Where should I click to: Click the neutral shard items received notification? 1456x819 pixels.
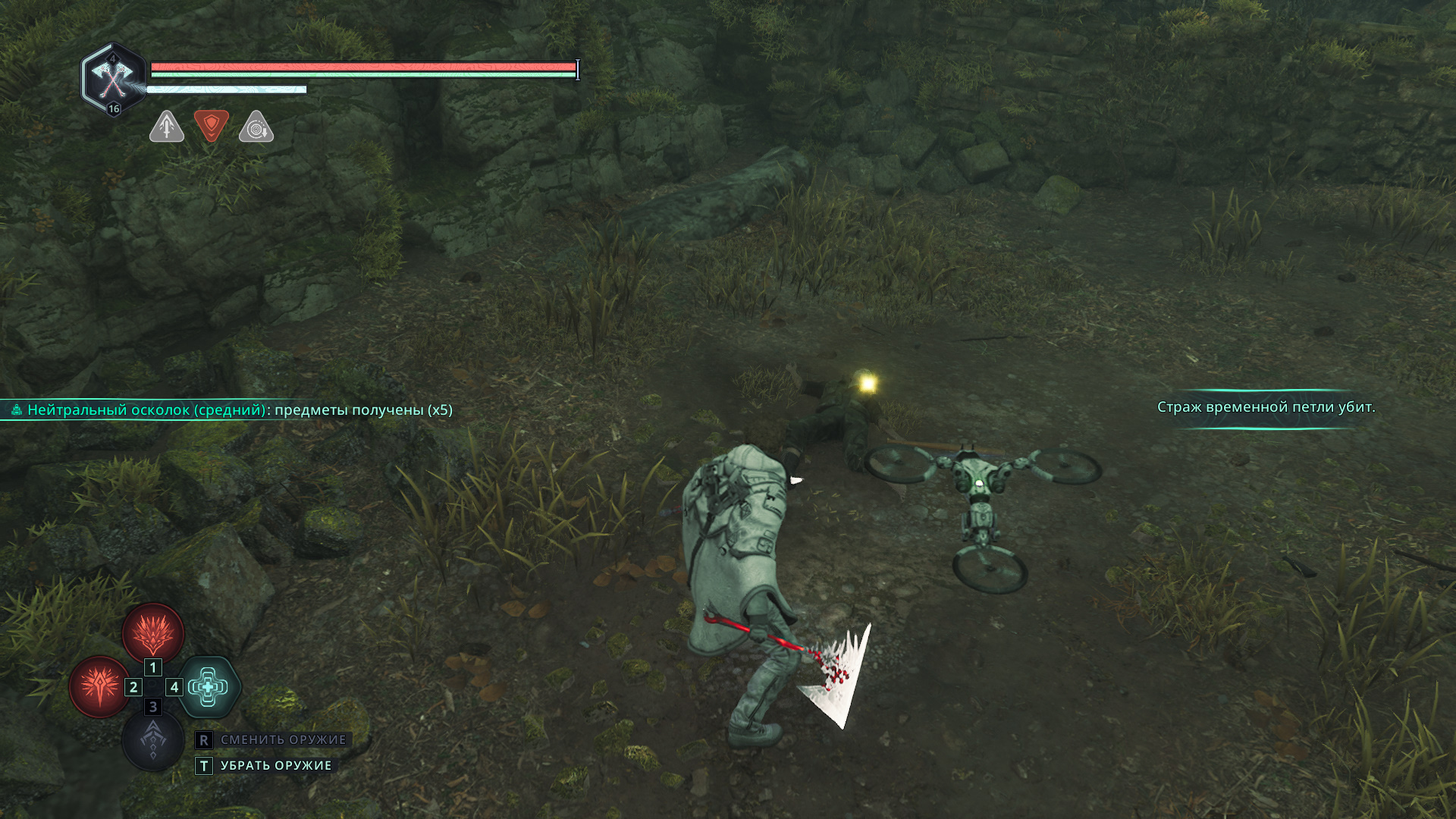232,410
